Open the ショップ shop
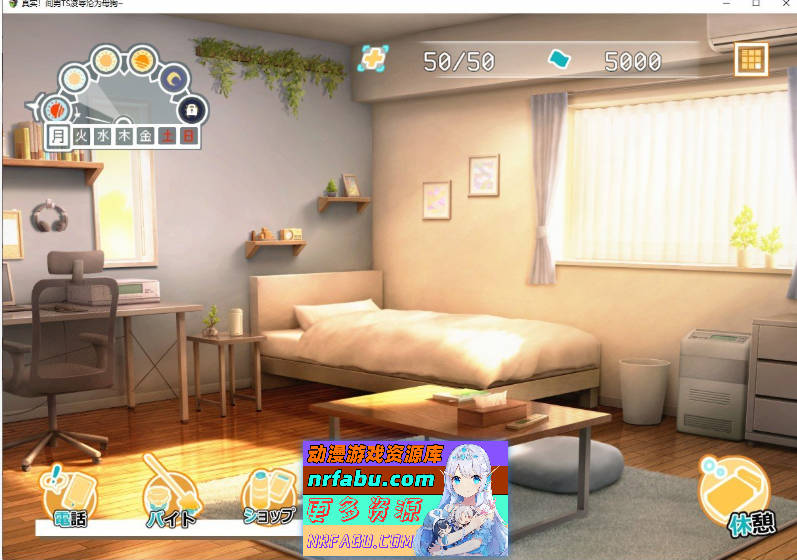Image resolution: width=797 pixels, height=560 pixels. 270,495
